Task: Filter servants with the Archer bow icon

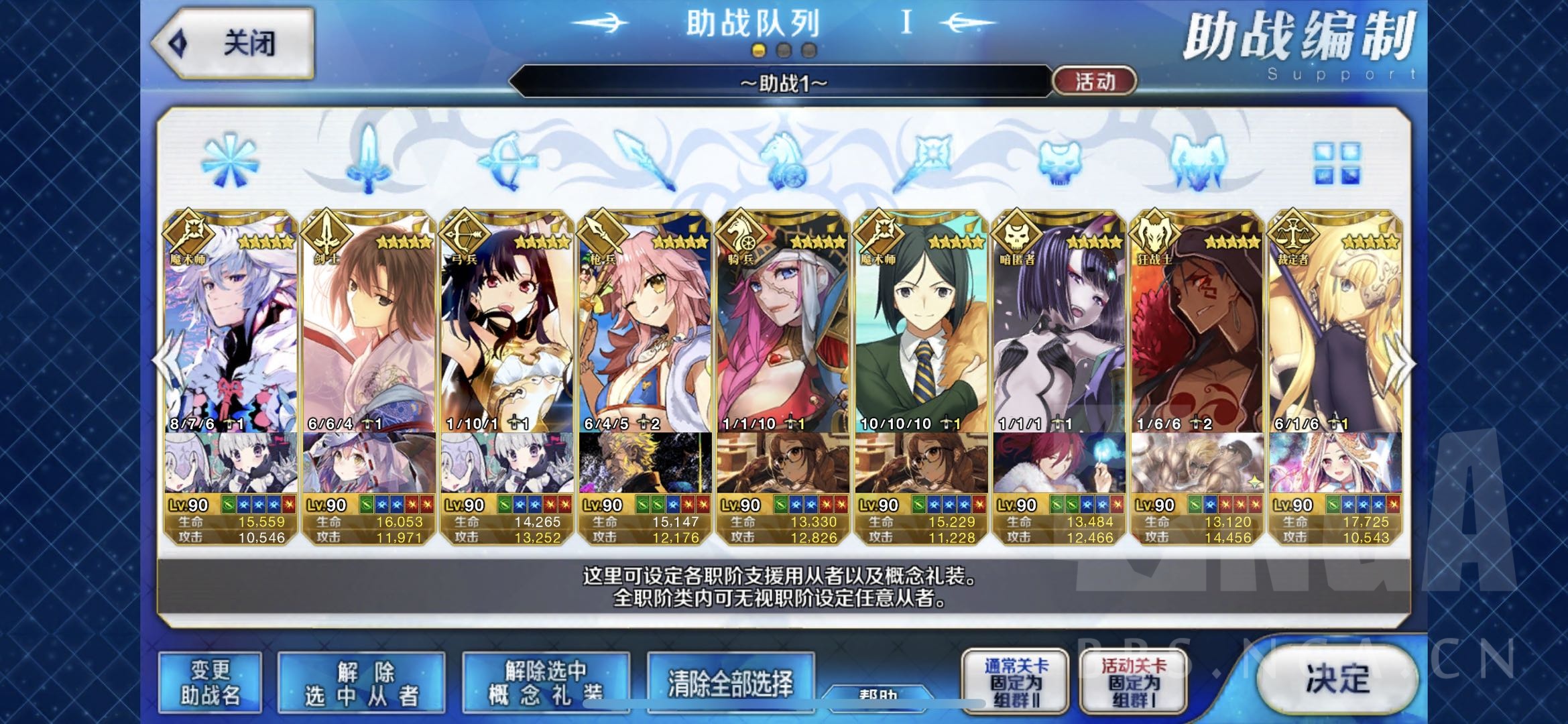Action: click(506, 163)
